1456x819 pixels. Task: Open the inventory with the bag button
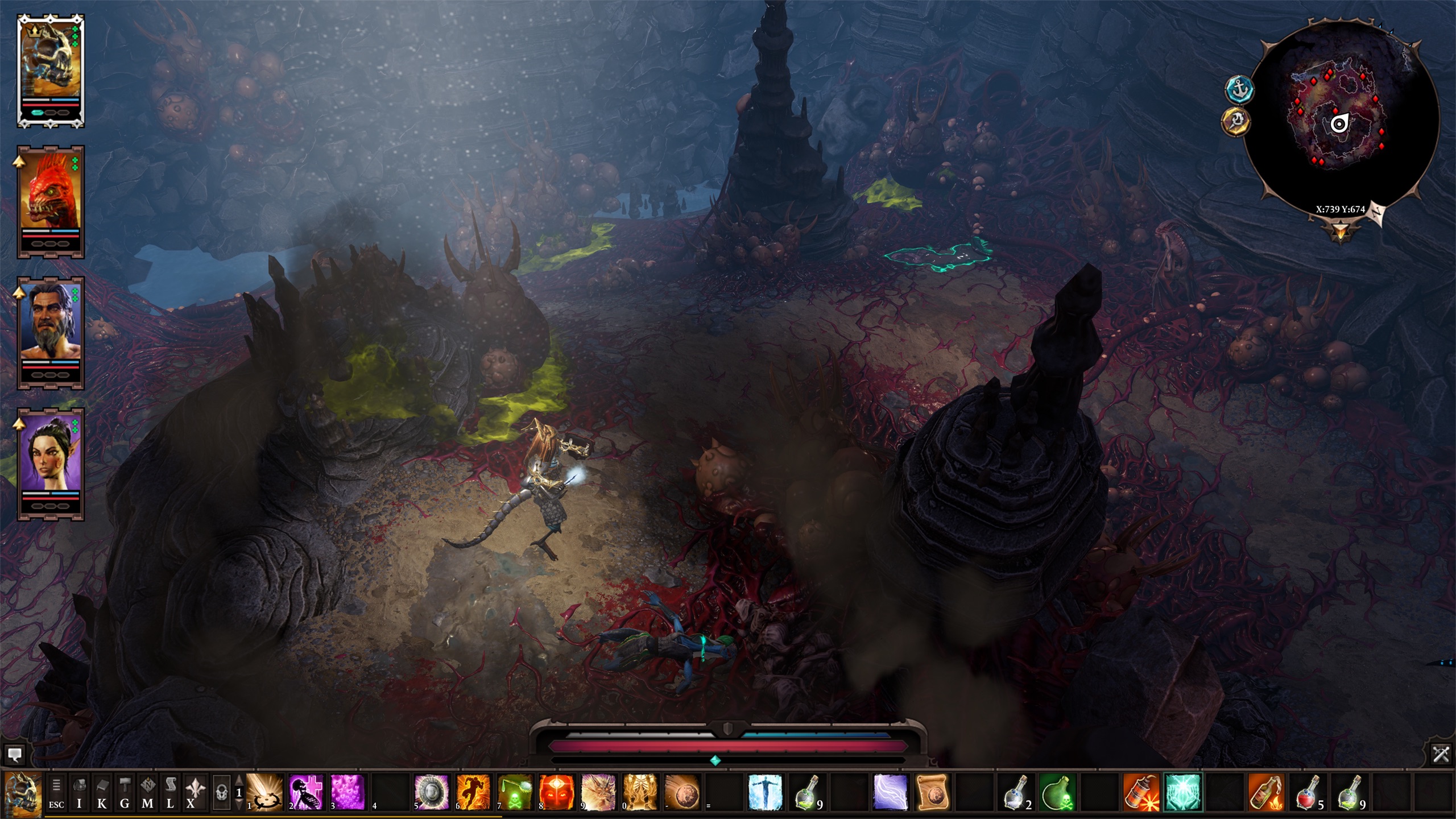79,792
